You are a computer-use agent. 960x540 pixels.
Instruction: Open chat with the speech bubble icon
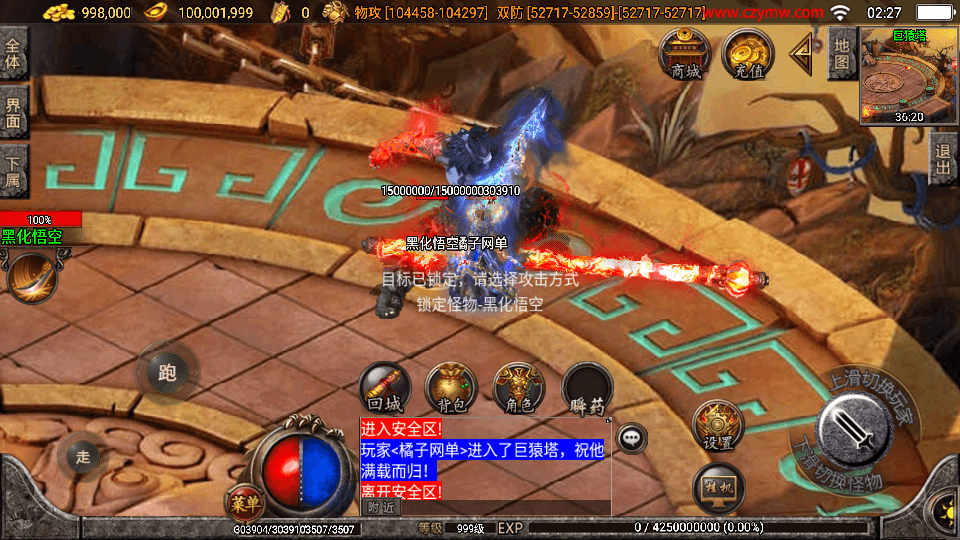tap(632, 437)
